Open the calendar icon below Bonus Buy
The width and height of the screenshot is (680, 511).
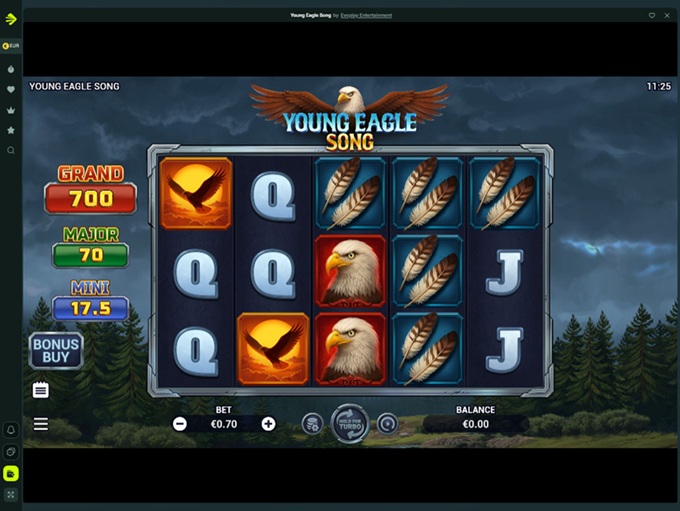41,389
